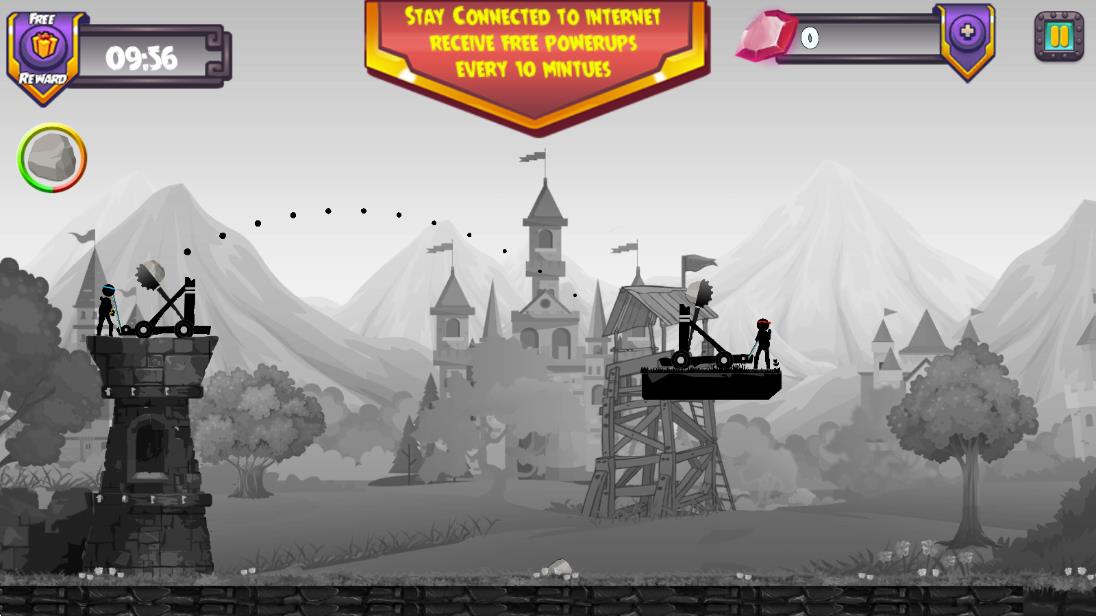The image size is (1096, 616).
Task: Add gems with the purple plus button
Action: point(966,33)
